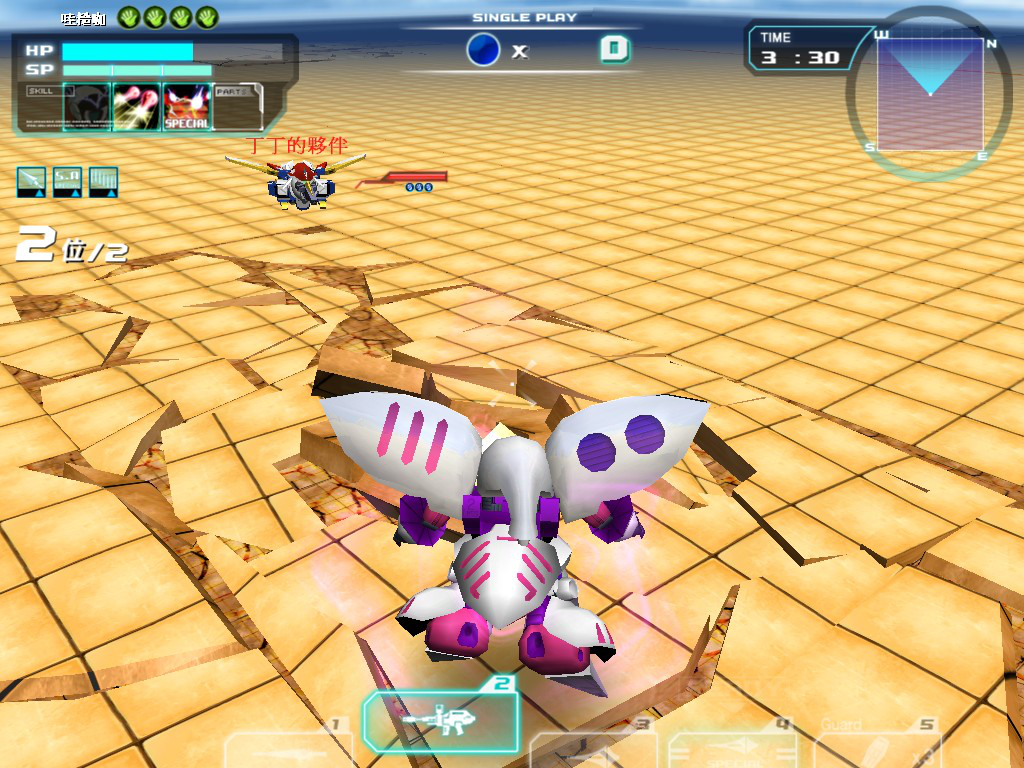Click the compass radar minimap
The width and height of the screenshot is (1024, 768).
point(929,93)
